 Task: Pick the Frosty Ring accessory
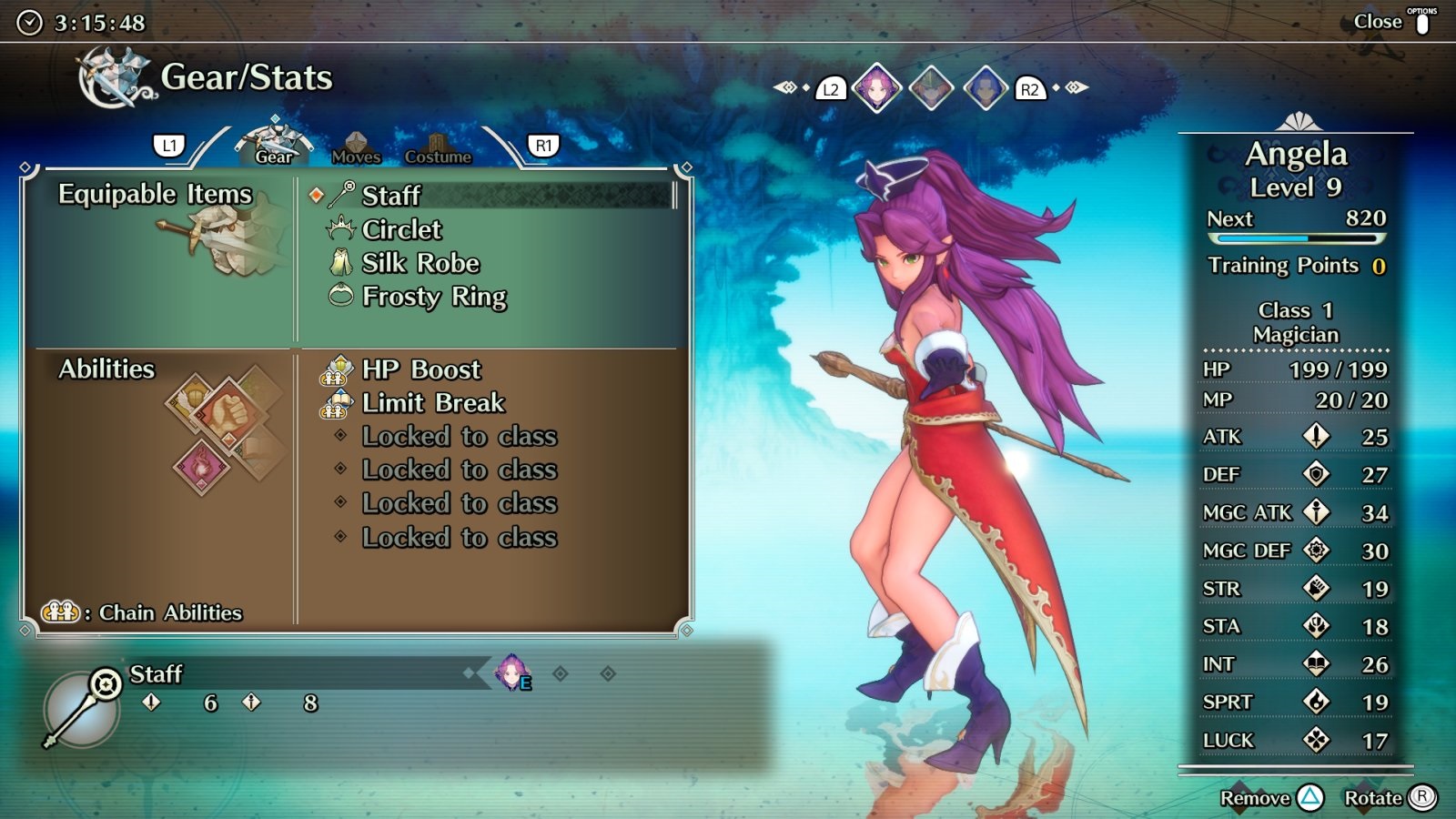[433, 297]
